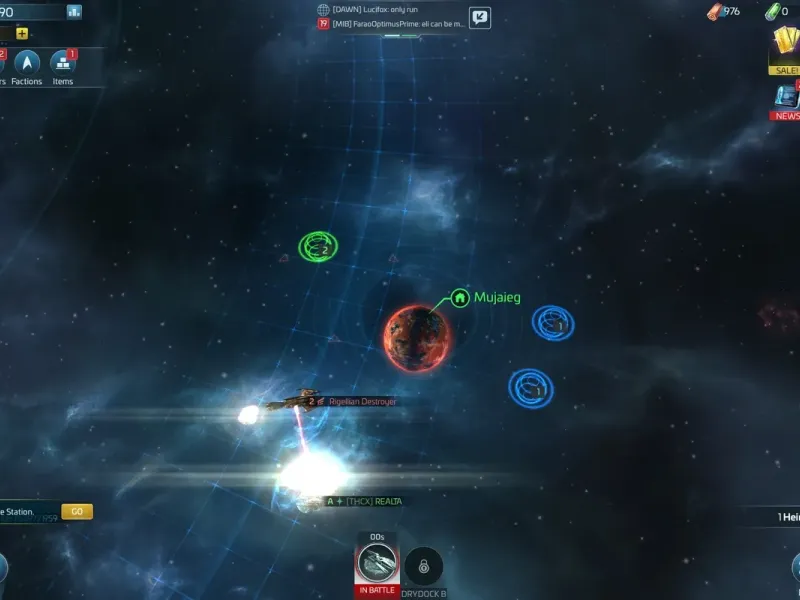Open the SALE! offers pack
Screen dimensions: 800x600
coord(785,50)
